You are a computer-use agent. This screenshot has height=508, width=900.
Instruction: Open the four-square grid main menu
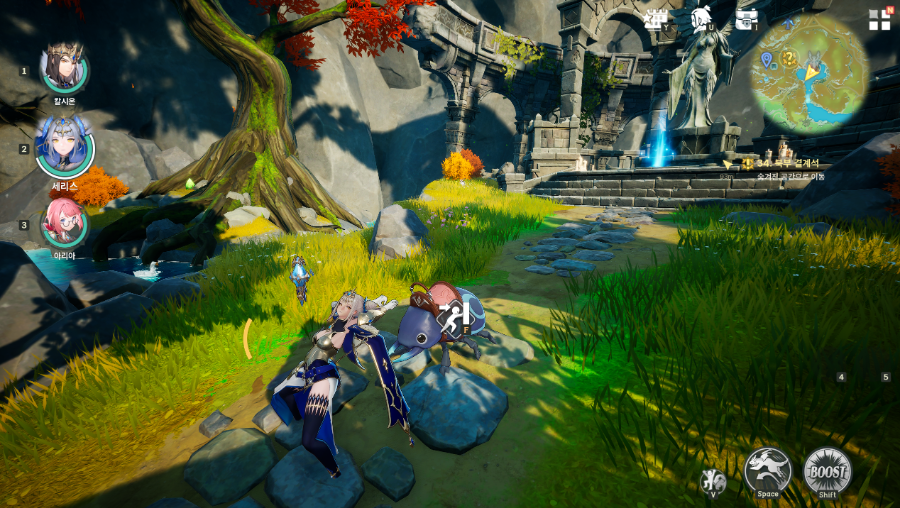click(879, 20)
